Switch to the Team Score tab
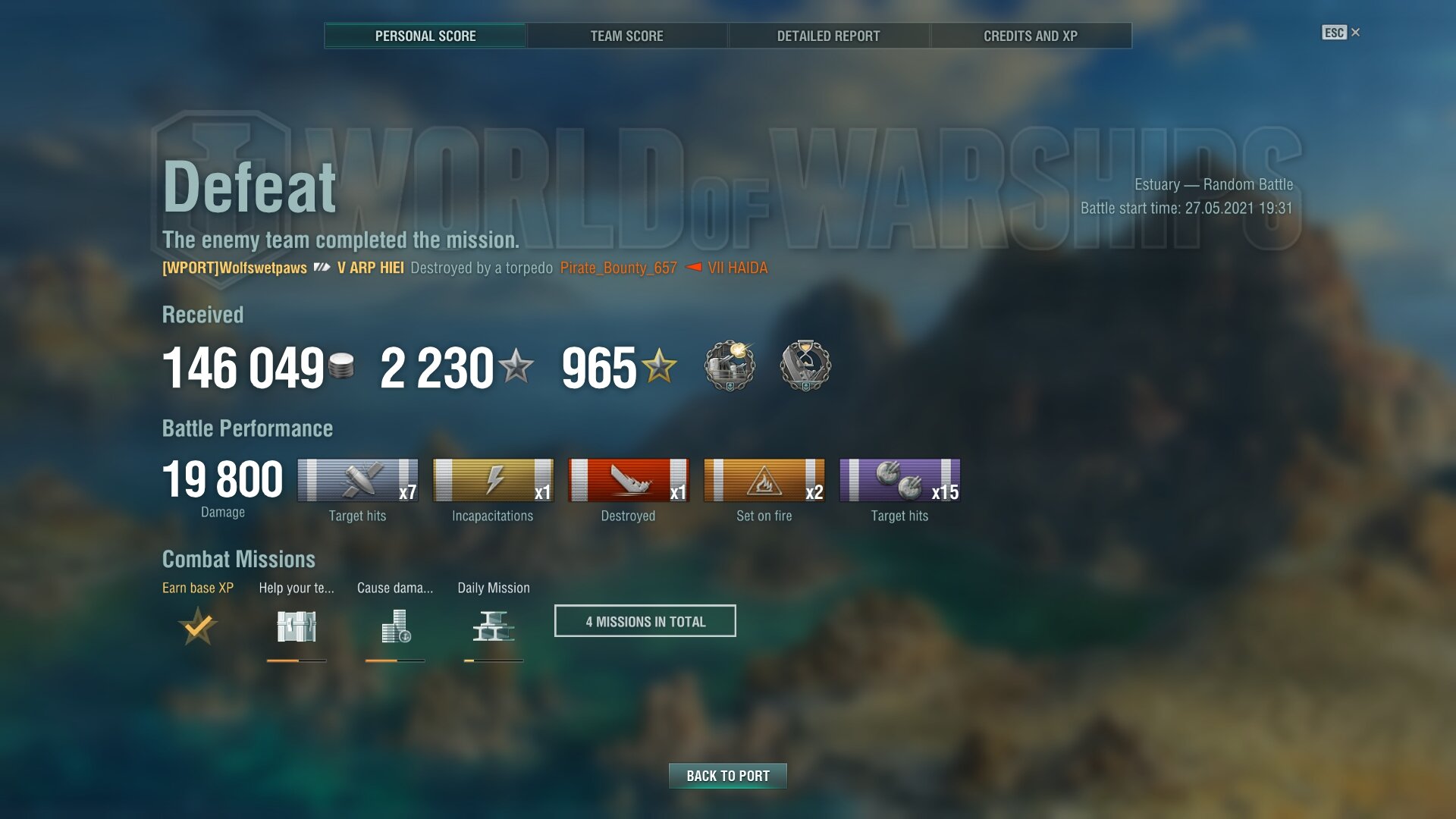Screen dimensions: 1456x819 point(626,36)
